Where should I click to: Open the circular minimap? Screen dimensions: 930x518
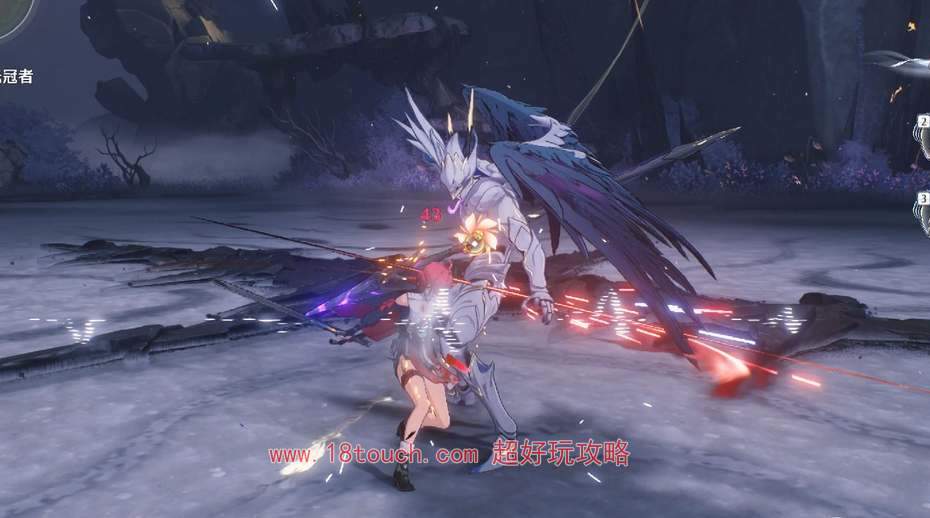12,16
